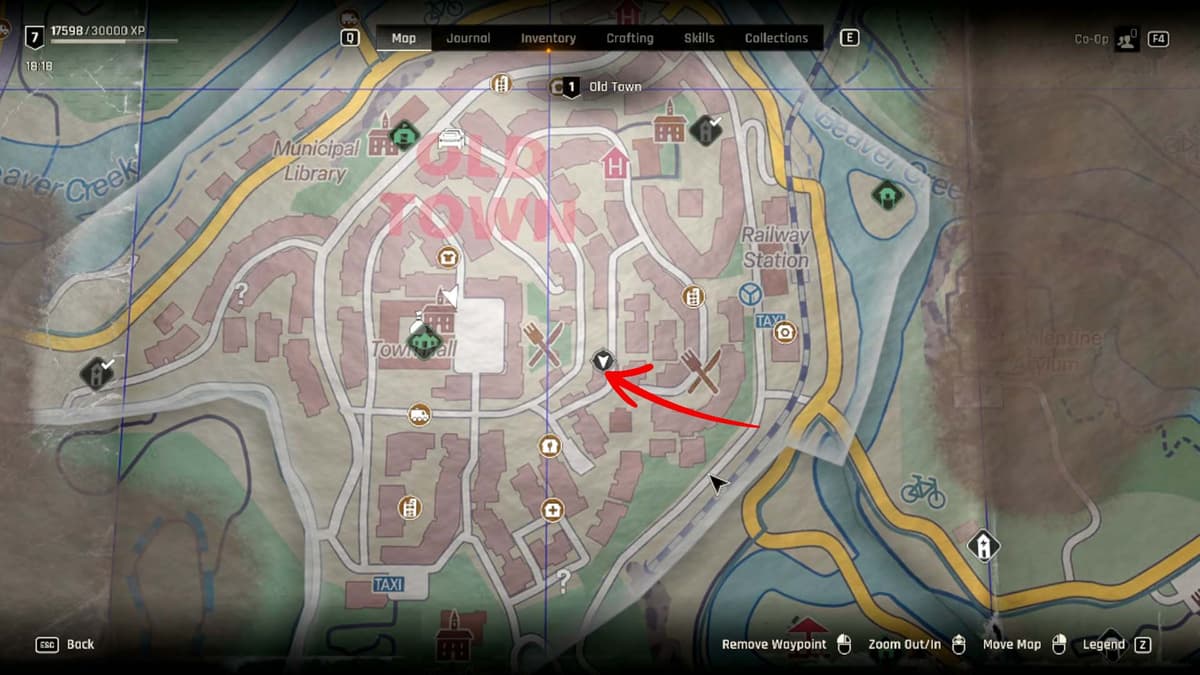Open the Collections tab
The image size is (1200, 675).
pyautogui.click(x=776, y=38)
